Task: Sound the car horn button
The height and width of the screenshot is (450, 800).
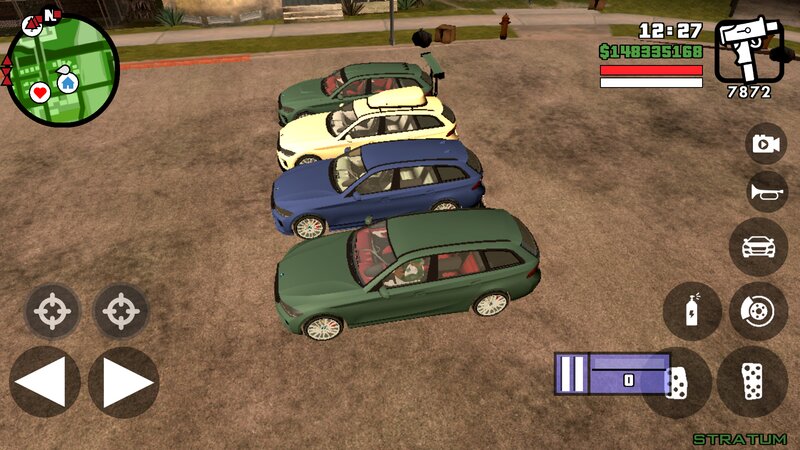Action: [x=766, y=192]
